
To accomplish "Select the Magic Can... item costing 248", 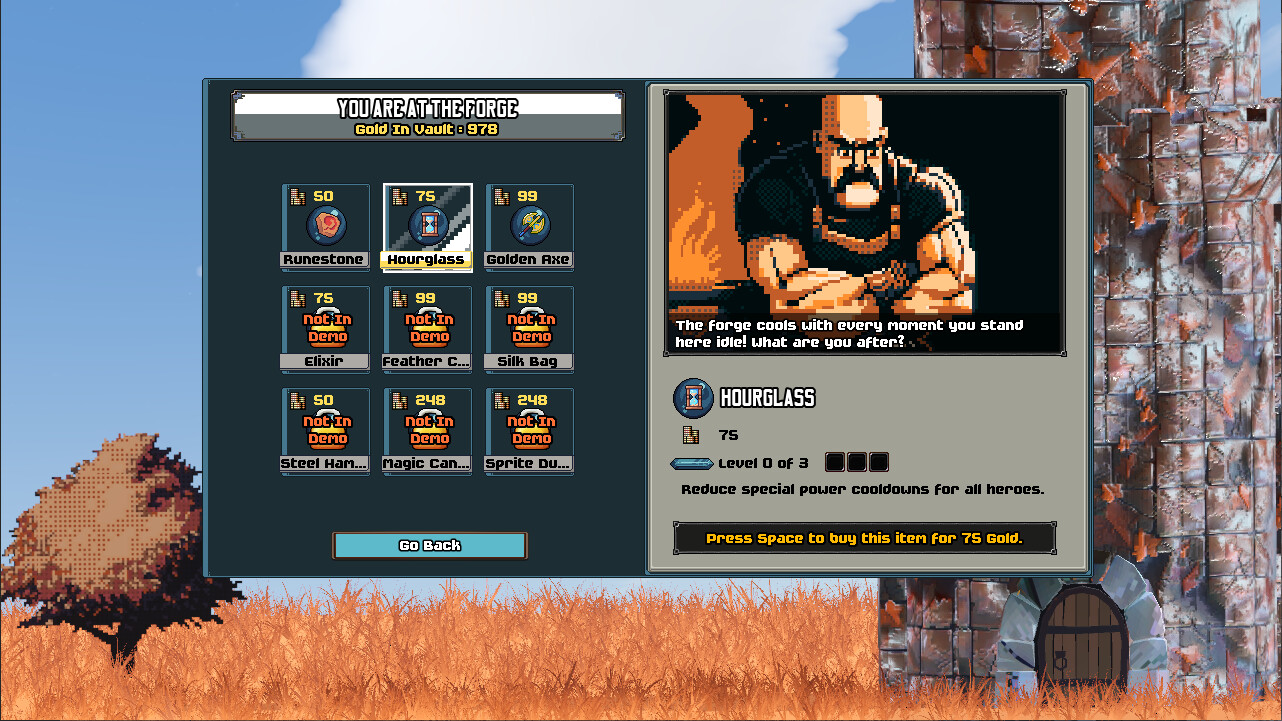I will coord(426,430).
